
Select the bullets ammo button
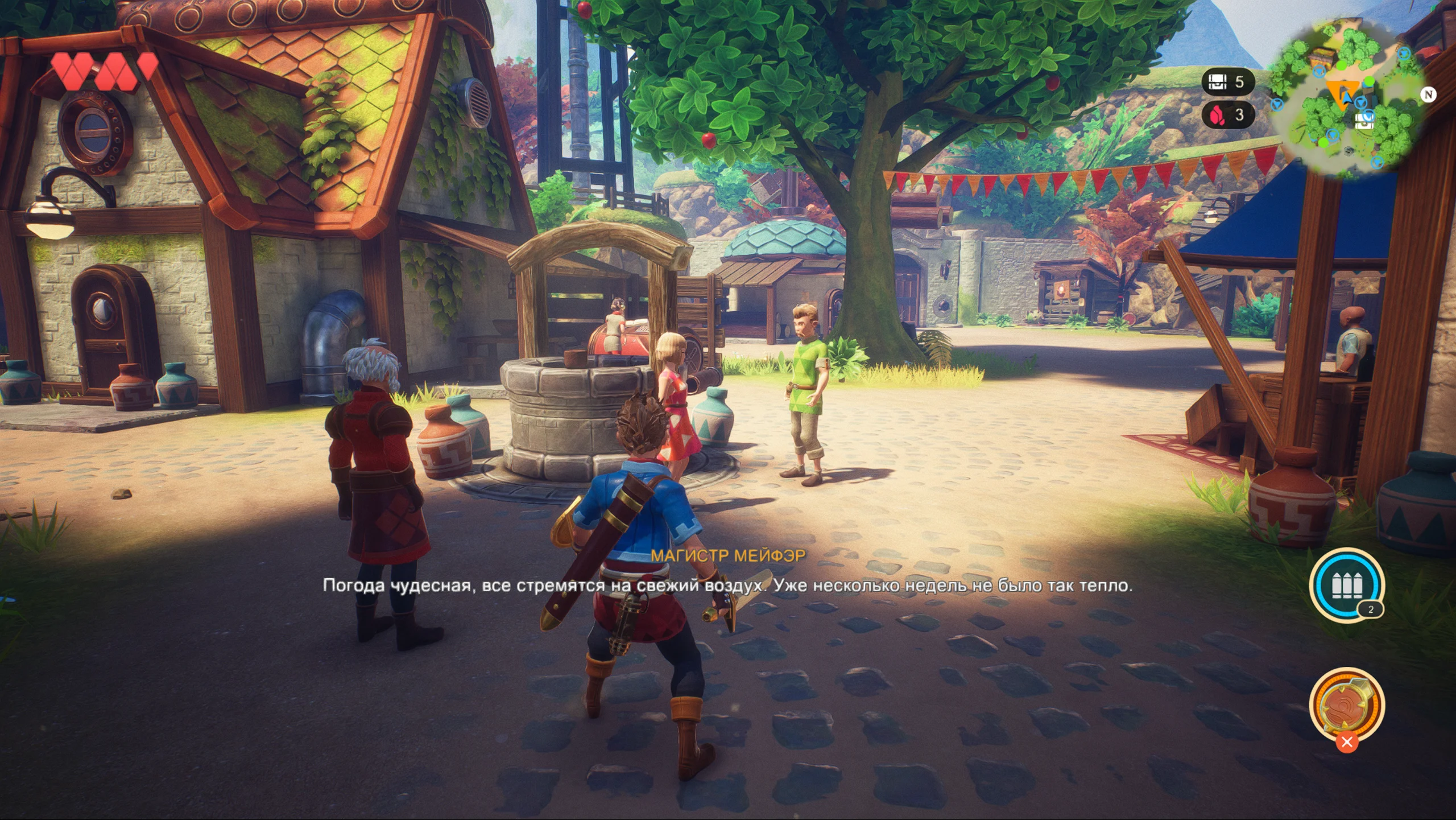1346,584
